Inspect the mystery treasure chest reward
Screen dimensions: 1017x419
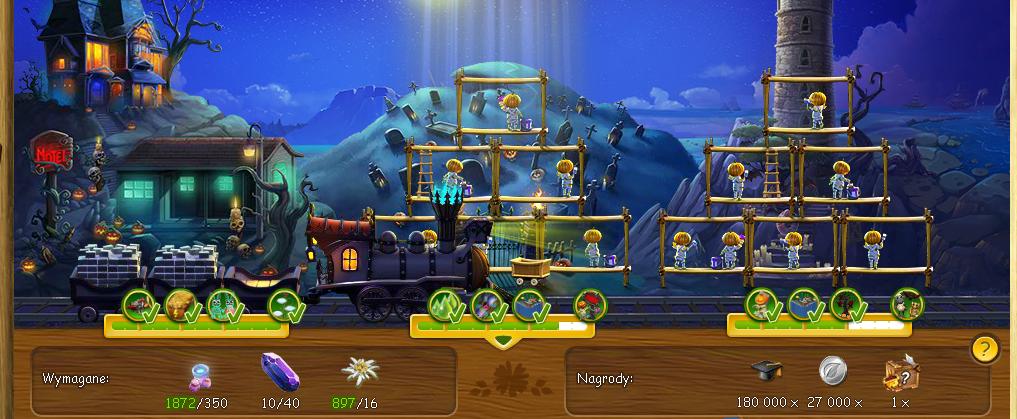[900, 374]
